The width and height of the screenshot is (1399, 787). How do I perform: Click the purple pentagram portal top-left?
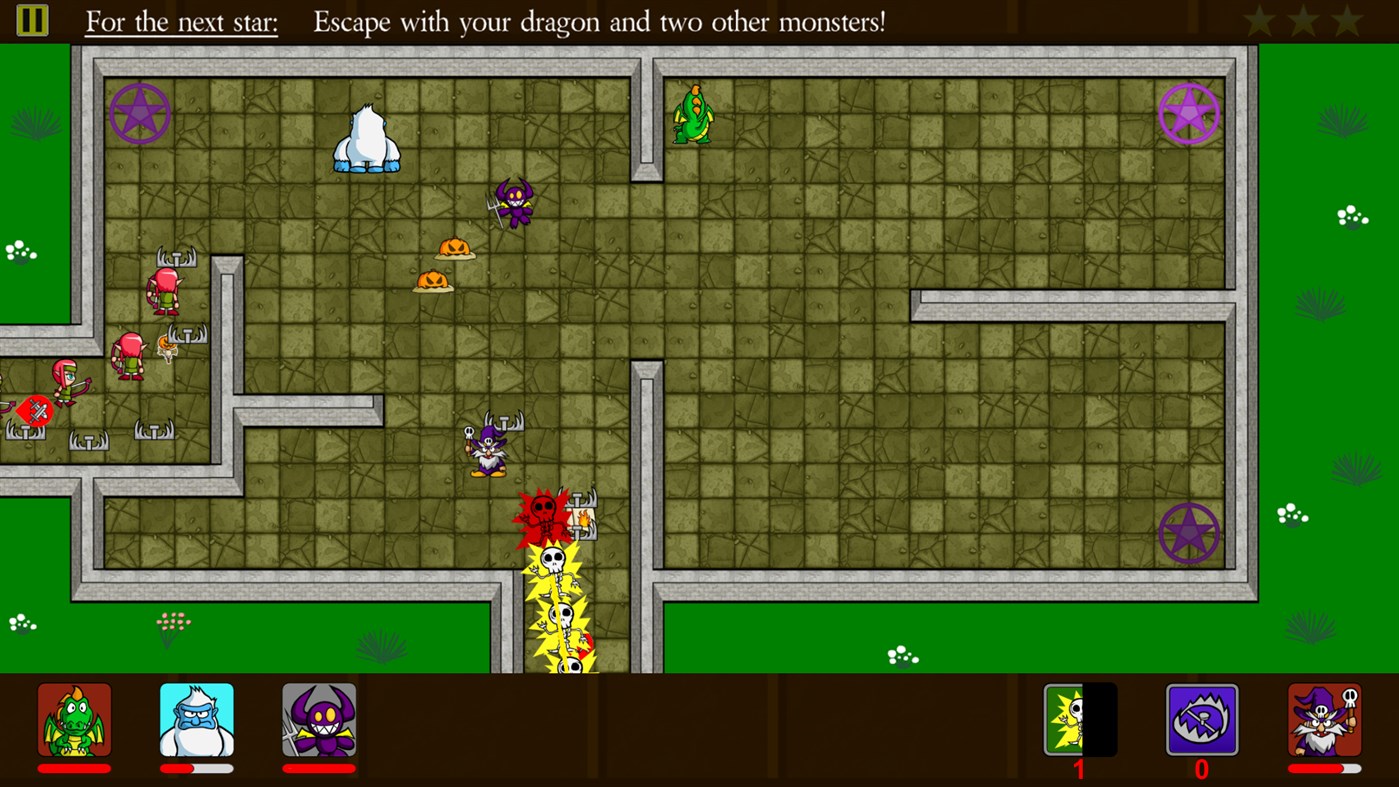[x=139, y=112]
